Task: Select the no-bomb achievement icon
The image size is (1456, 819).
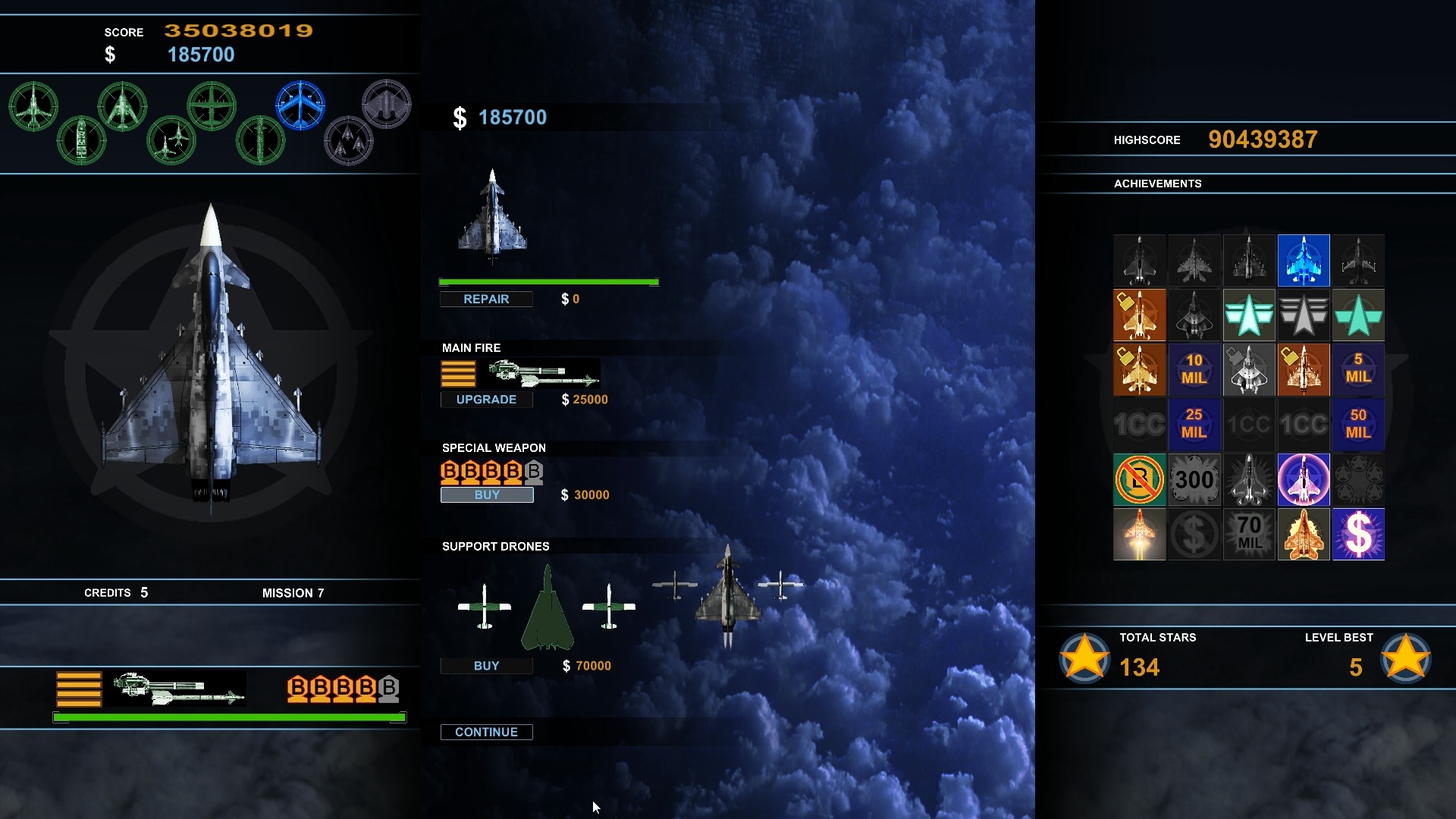Action: 1139,479
